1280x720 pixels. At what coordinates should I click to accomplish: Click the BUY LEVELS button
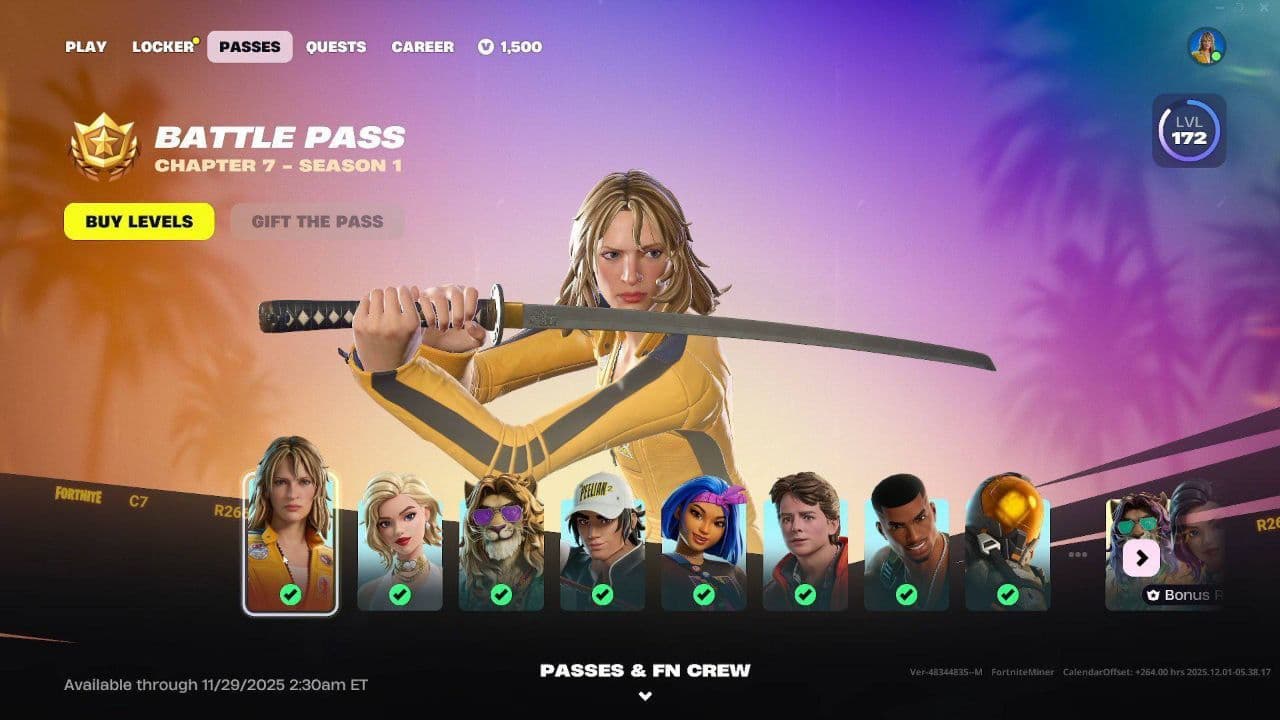point(138,221)
